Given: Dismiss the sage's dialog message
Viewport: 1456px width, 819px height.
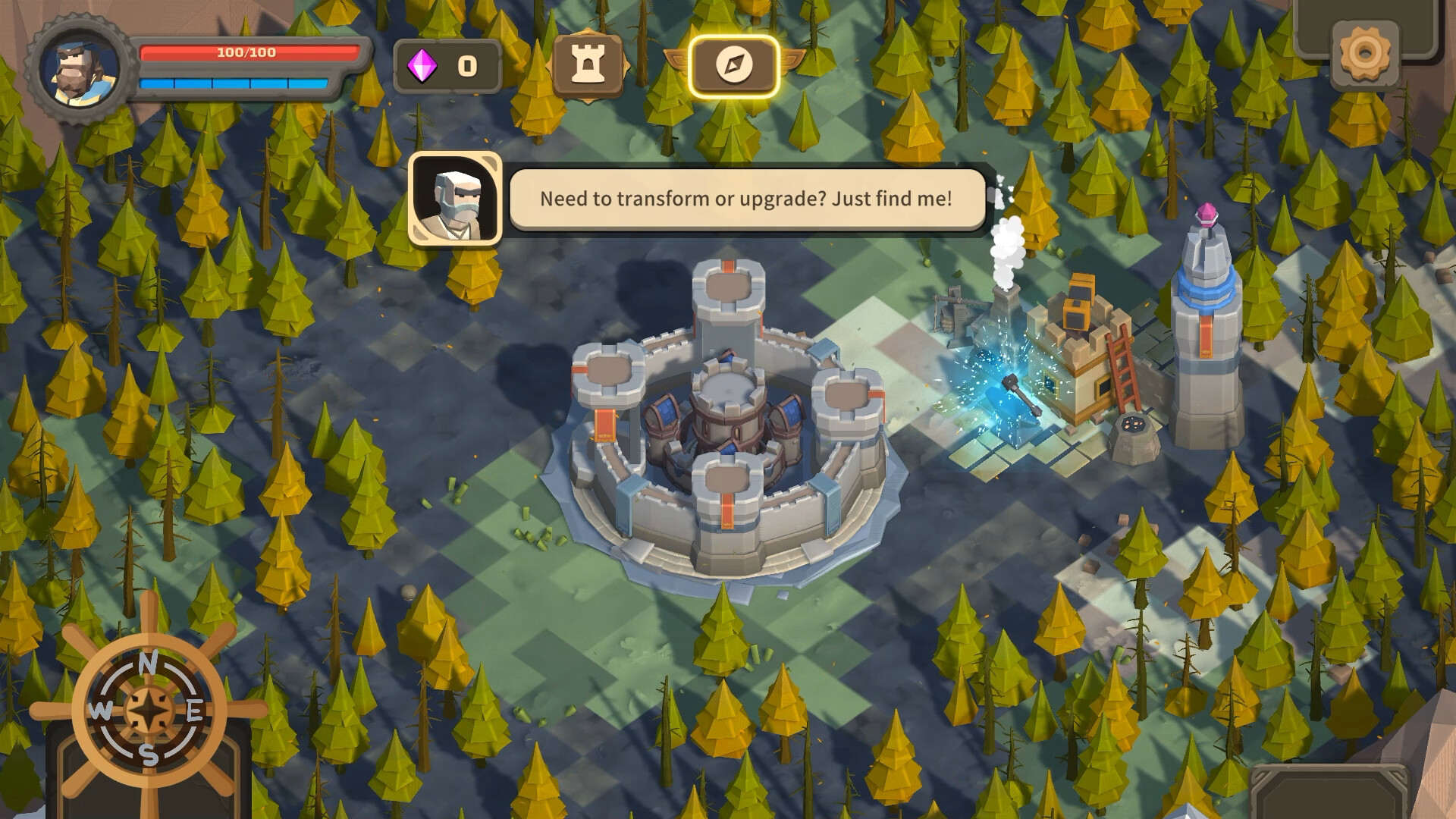Looking at the screenshot, I should (x=747, y=199).
